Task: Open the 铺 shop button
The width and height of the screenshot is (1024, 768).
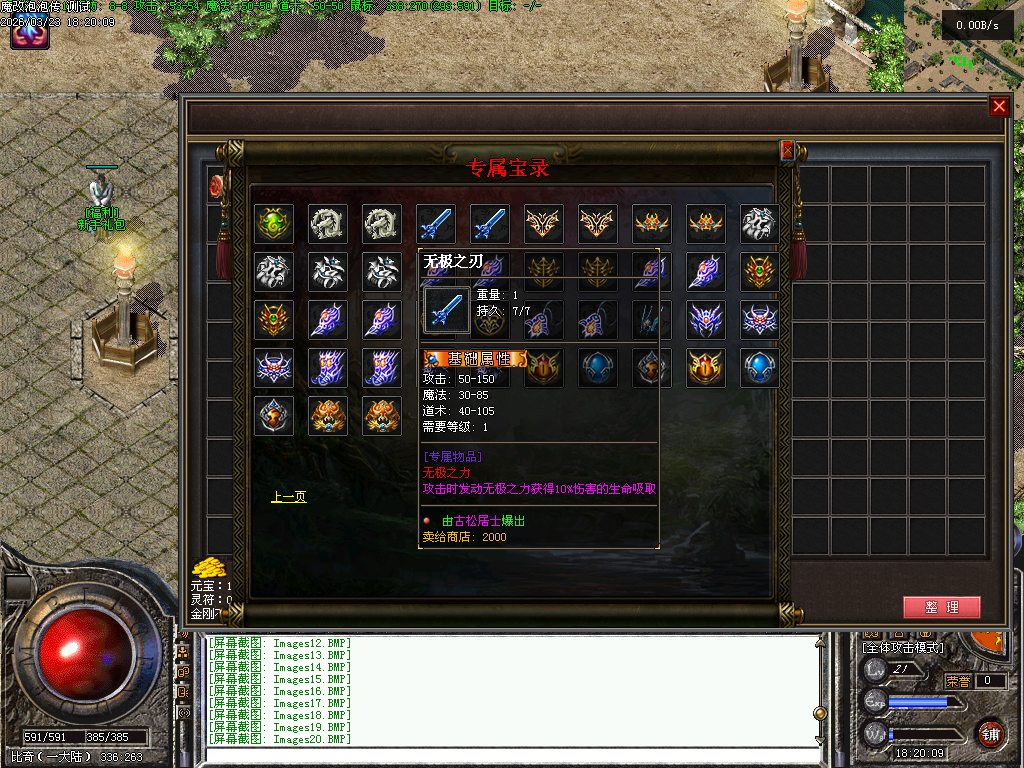Action: tap(989, 733)
